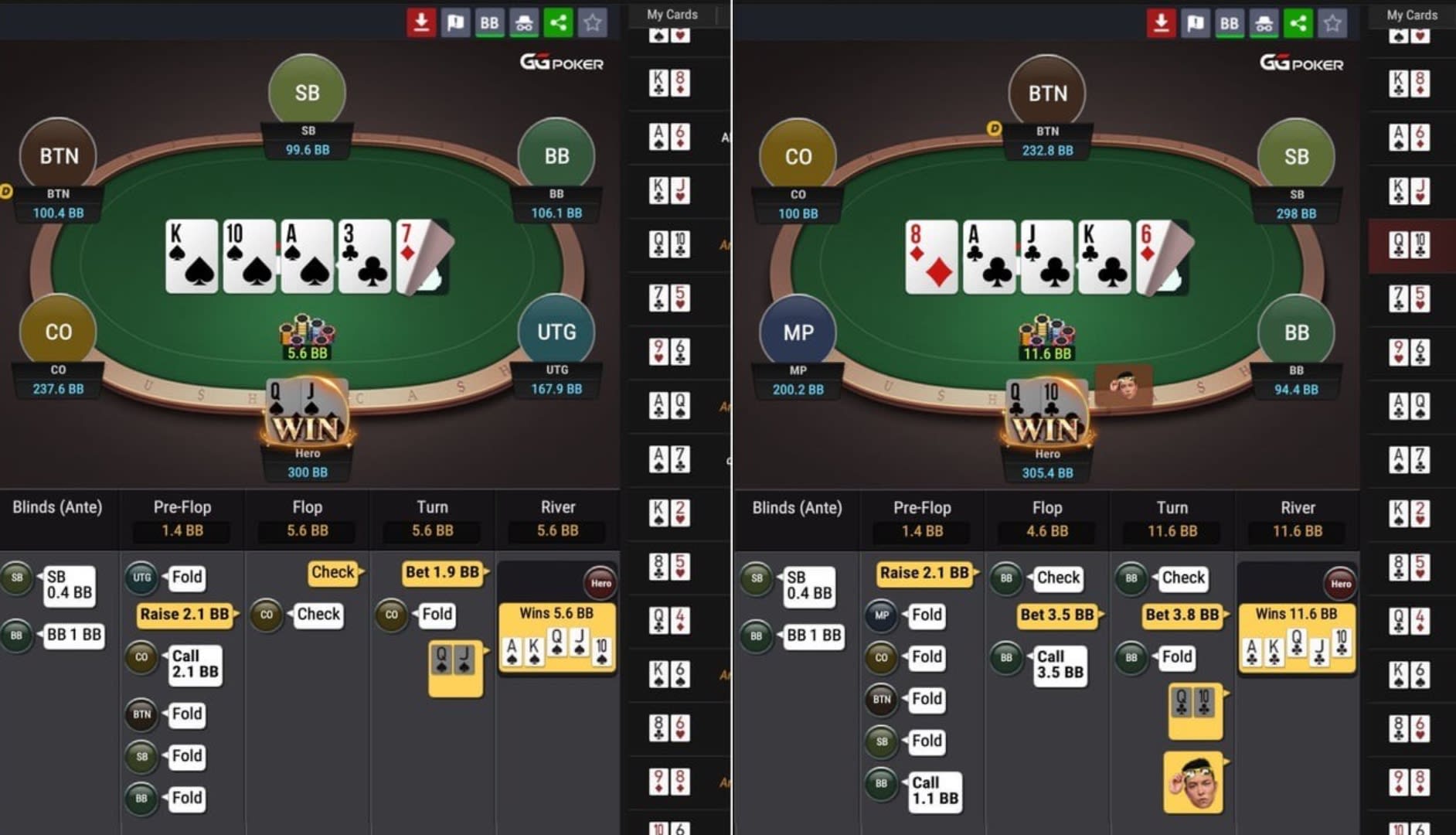Favorite the right hand with the star toggle
1456x835 pixels.
pyautogui.click(x=1332, y=22)
